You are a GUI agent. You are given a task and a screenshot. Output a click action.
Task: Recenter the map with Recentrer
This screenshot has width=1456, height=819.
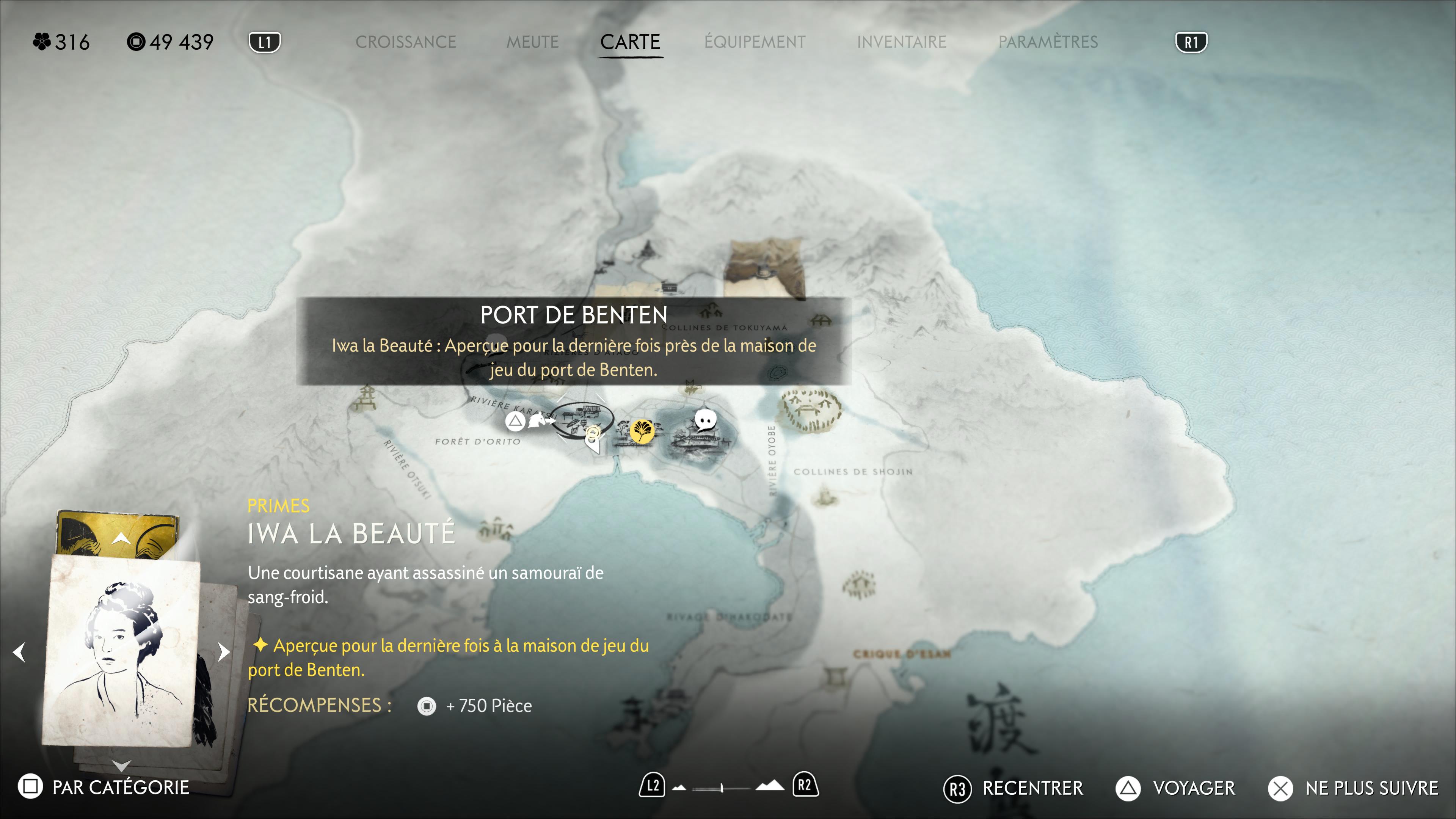click(x=1014, y=789)
